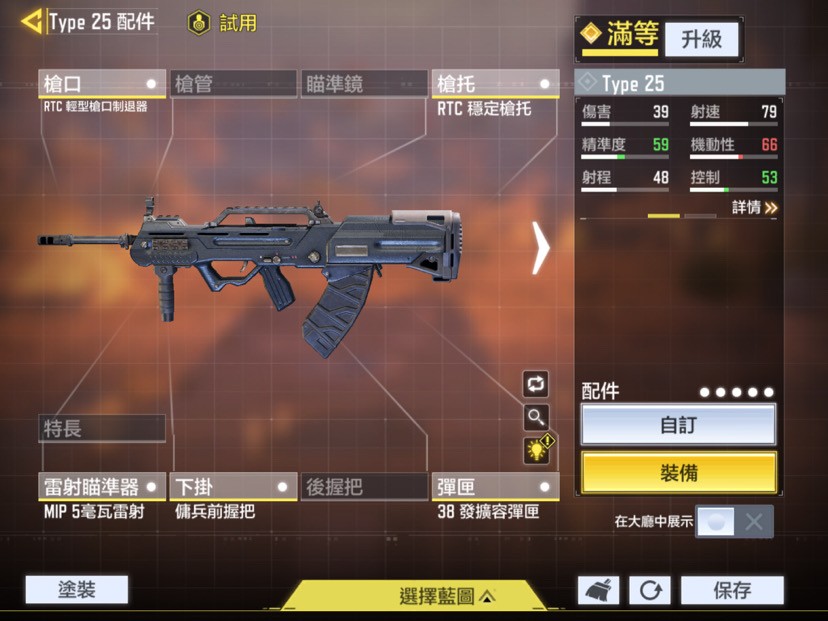Screen dimensions: 828x621
Task: Click the magnifying glass inspect icon
Action: 536,417
